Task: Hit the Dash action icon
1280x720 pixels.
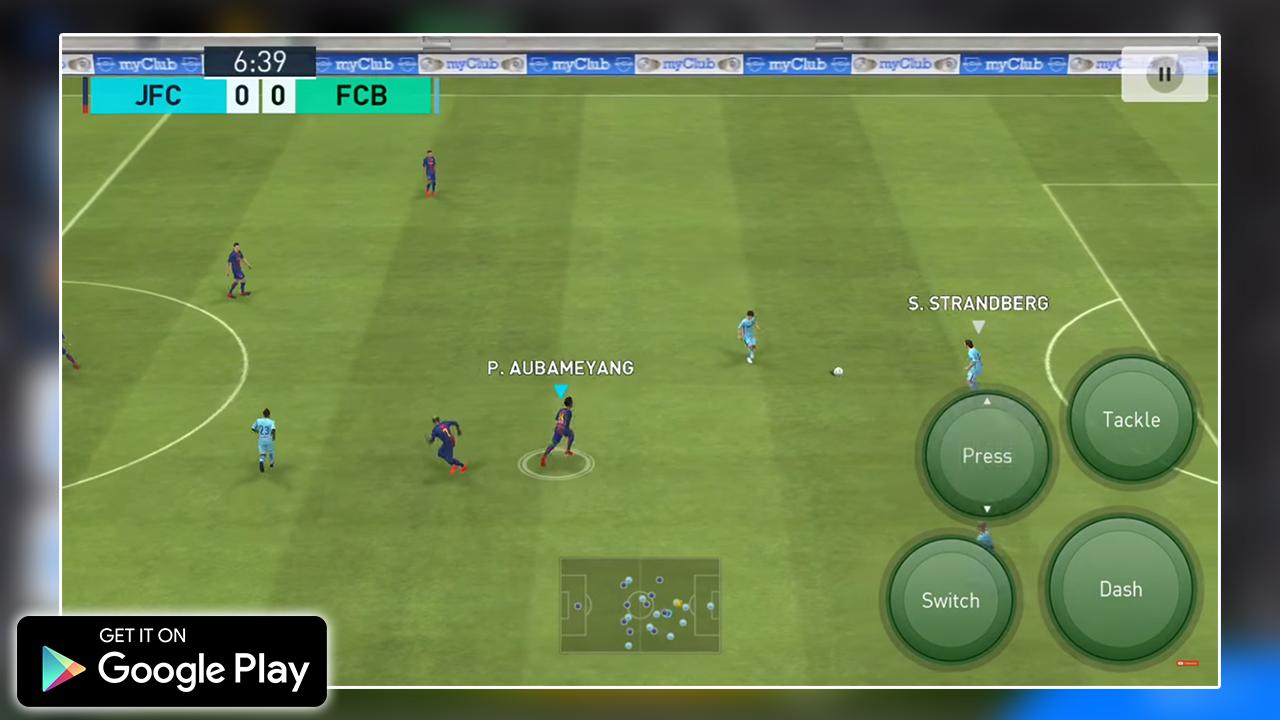Action: coord(1119,590)
